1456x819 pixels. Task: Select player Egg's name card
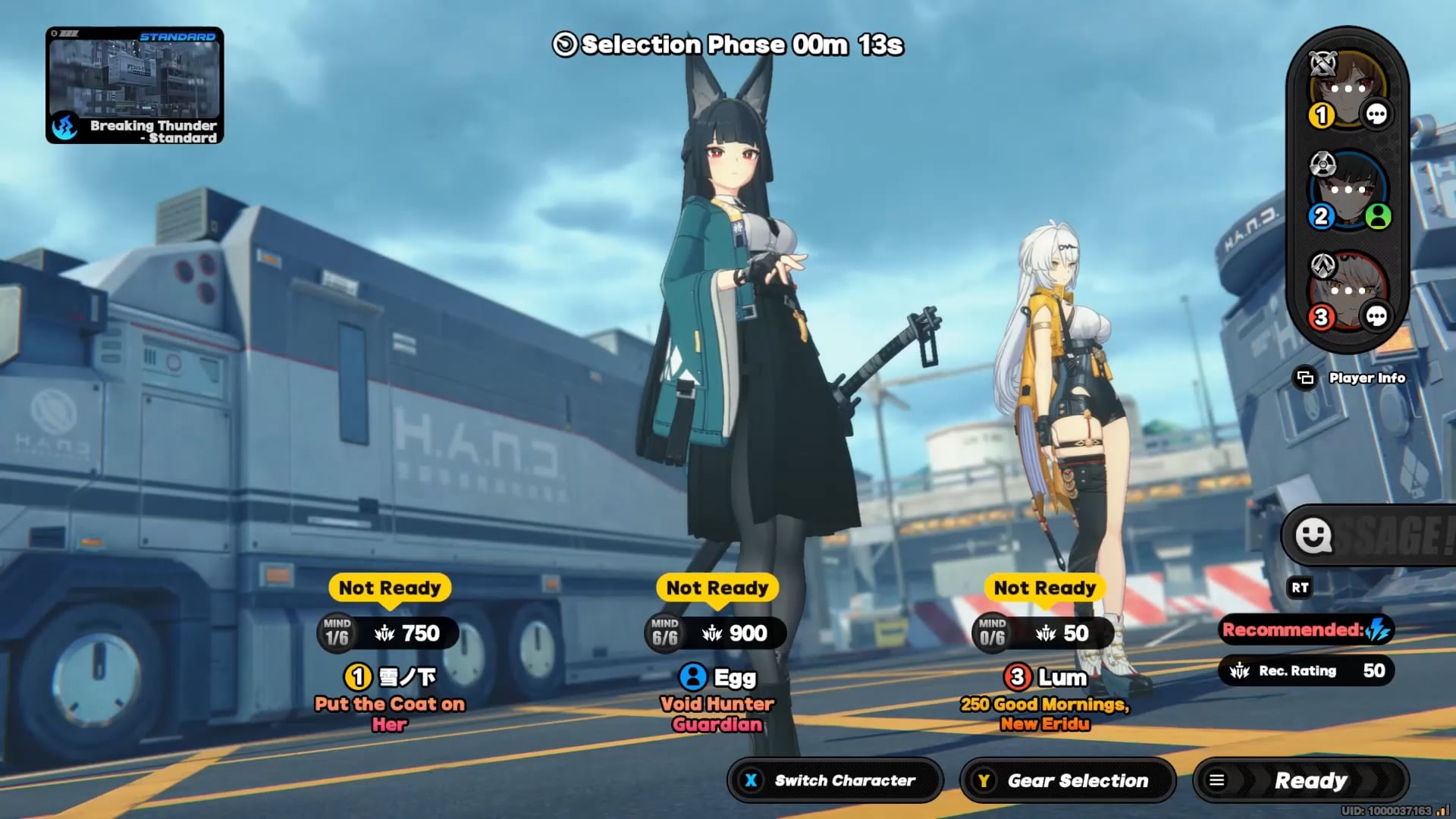tap(717, 676)
